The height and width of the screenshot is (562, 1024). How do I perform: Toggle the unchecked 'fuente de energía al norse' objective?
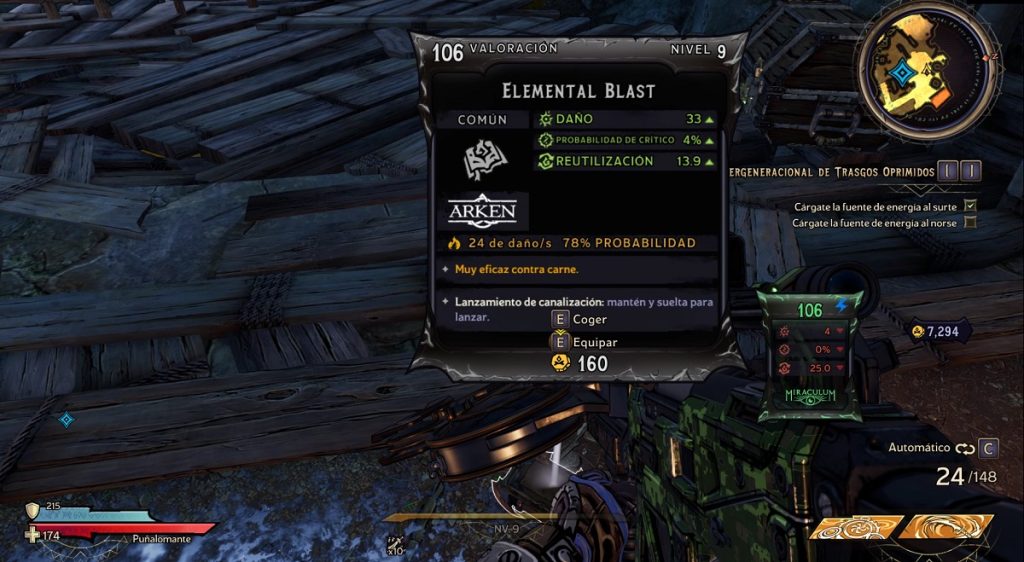tap(969, 222)
